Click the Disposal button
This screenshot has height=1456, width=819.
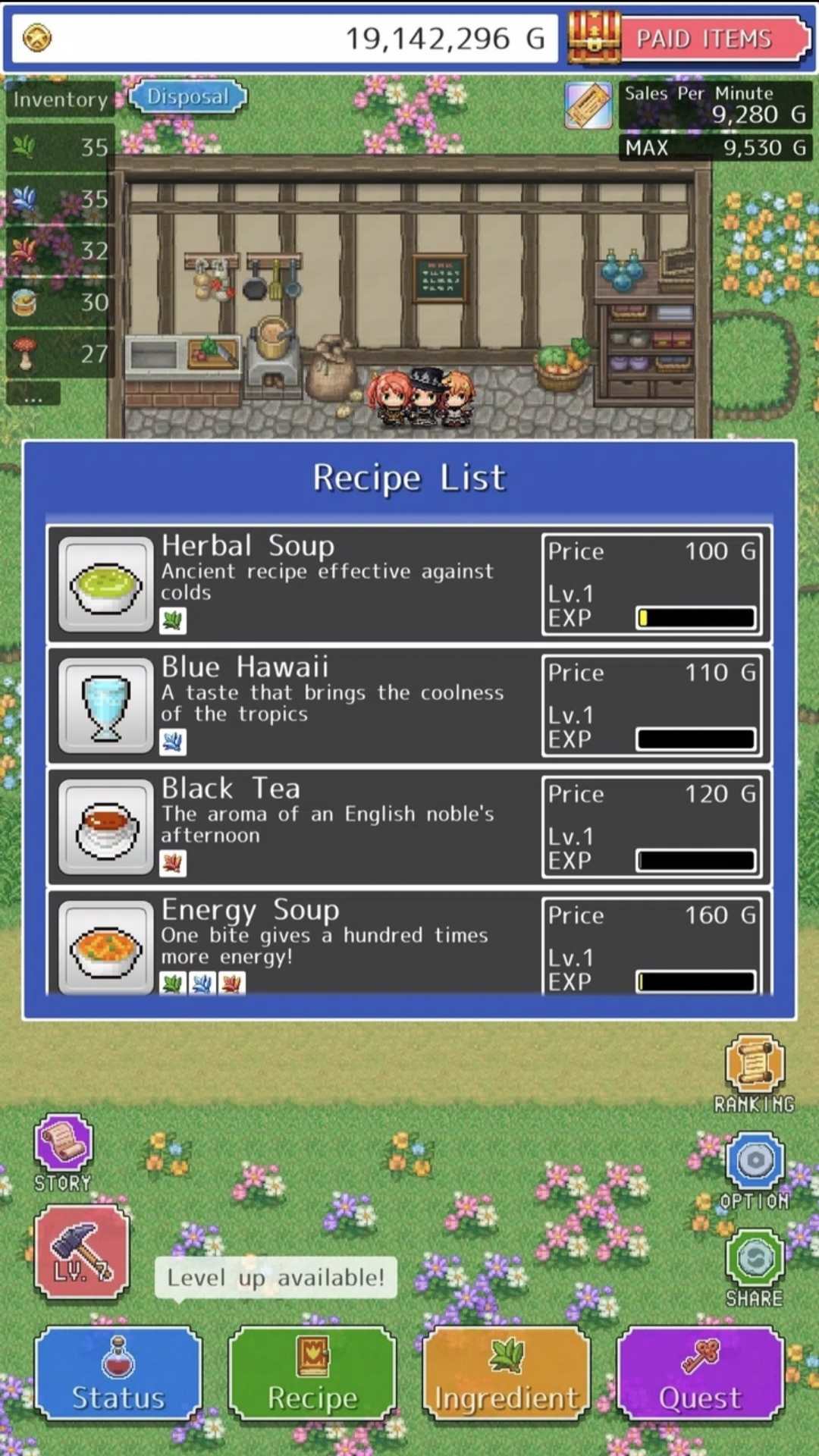(x=188, y=97)
